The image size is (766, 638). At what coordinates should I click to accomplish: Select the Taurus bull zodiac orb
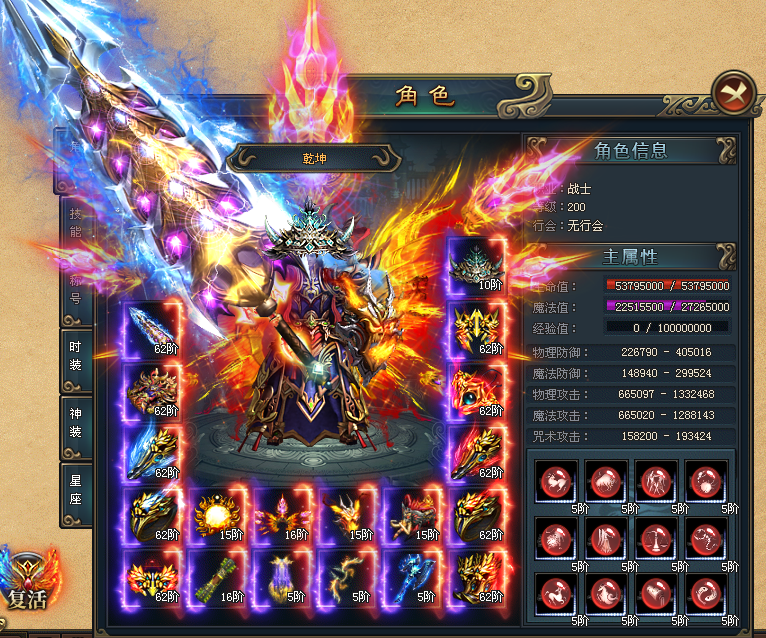(x=606, y=481)
